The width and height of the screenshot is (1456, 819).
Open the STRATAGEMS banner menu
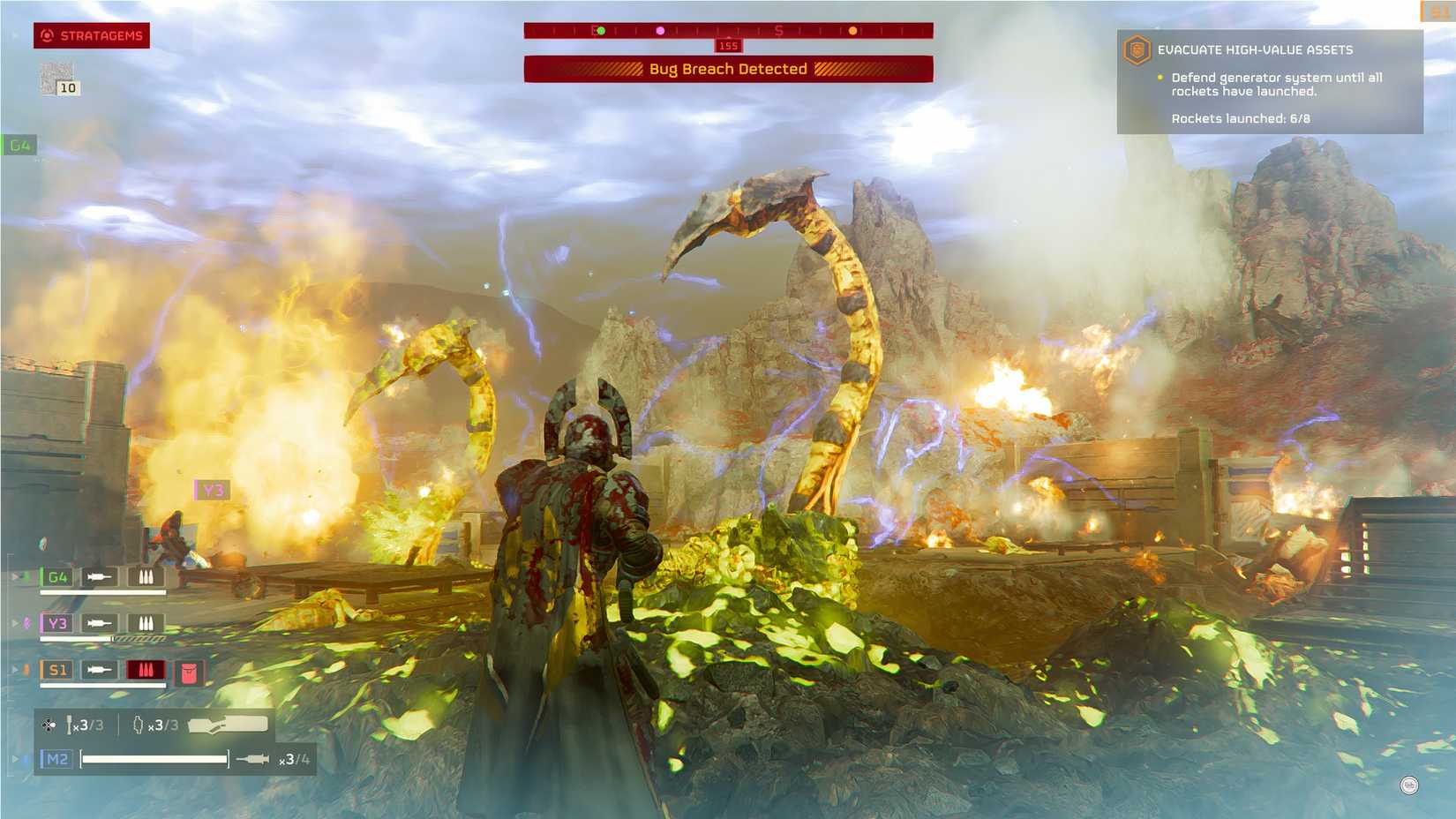(97, 36)
